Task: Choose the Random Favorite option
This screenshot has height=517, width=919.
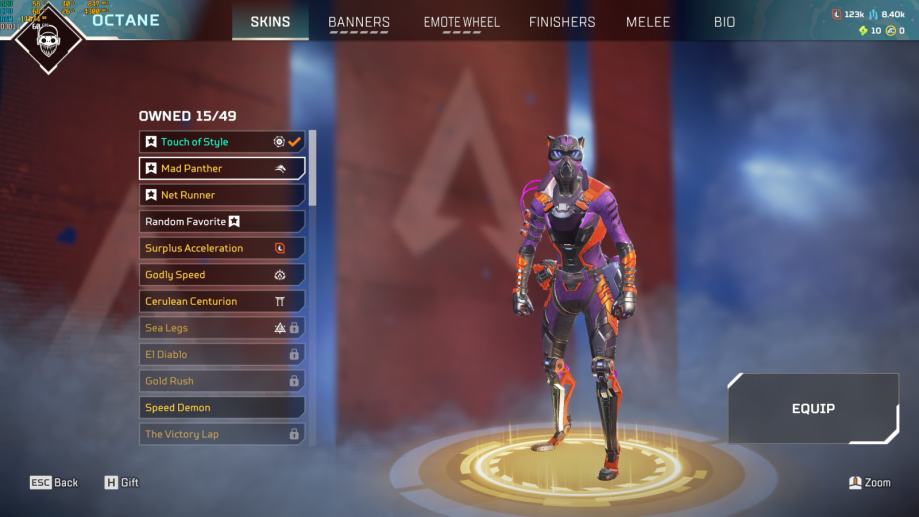Action: pos(221,221)
